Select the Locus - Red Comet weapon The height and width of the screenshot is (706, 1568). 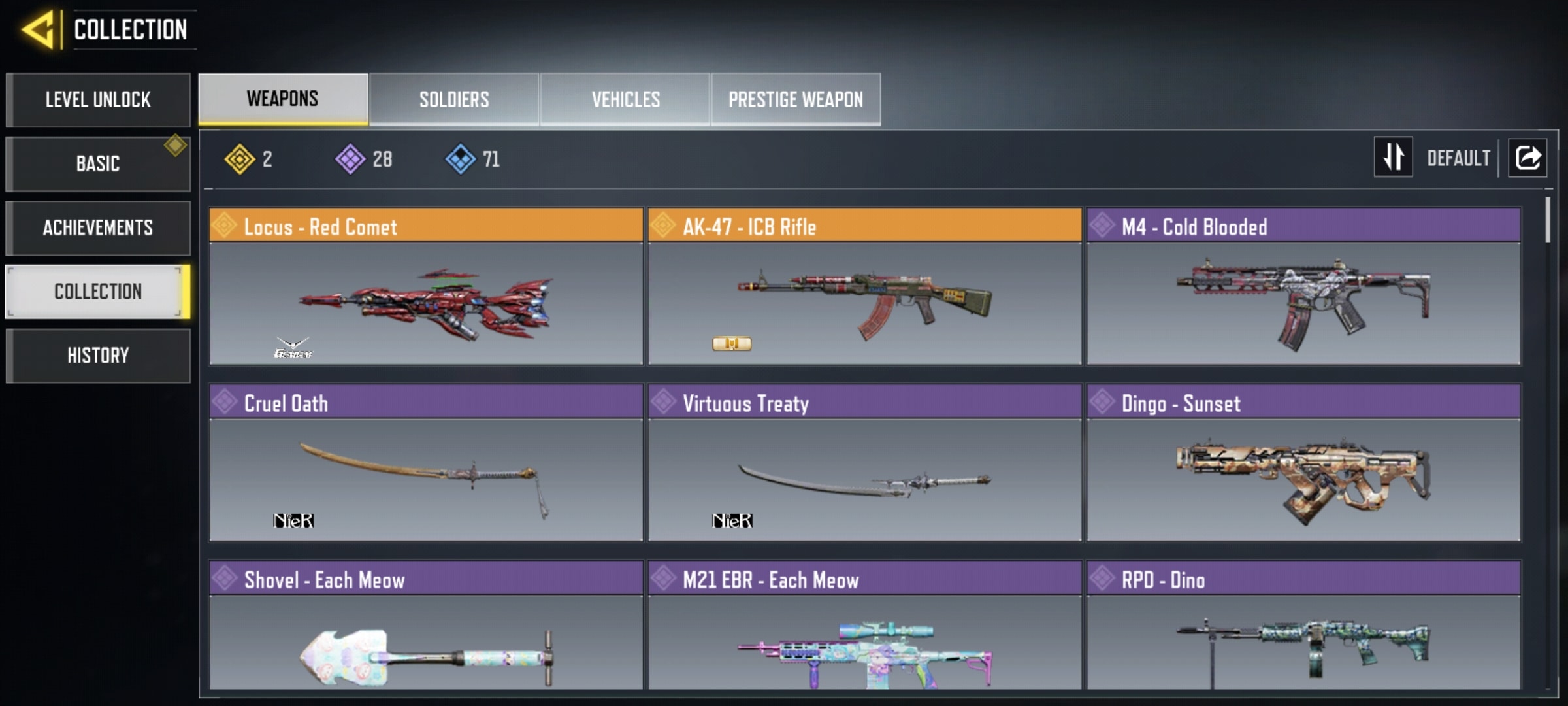tap(426, 286)
